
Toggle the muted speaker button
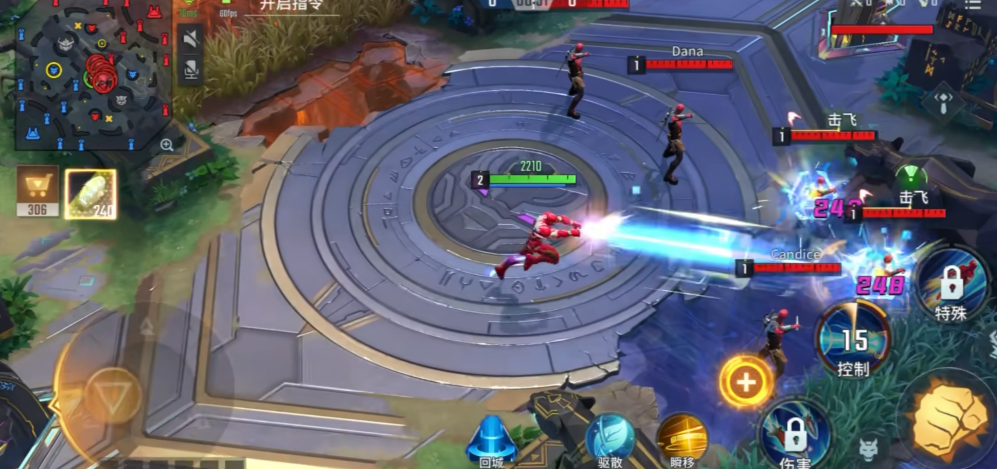(189, 37)
